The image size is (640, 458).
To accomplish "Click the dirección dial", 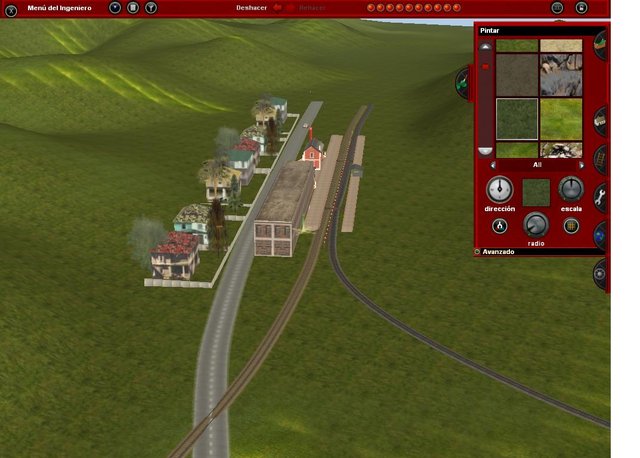I will [x=499, y=189].
